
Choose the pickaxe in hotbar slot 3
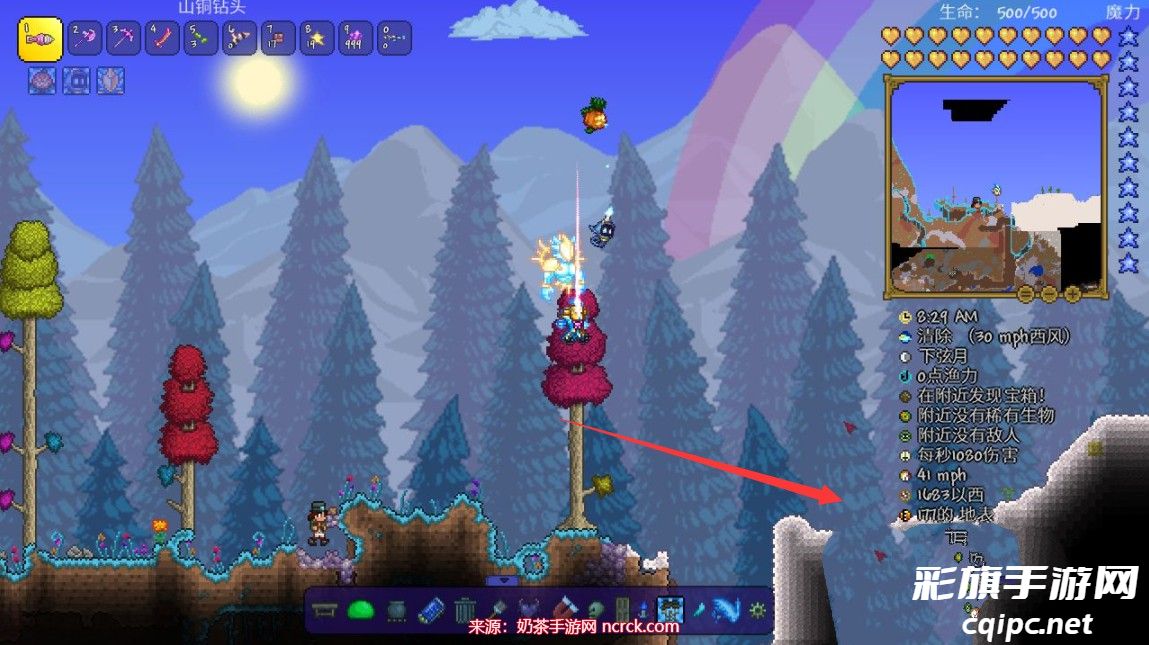(x=125, y=39)
